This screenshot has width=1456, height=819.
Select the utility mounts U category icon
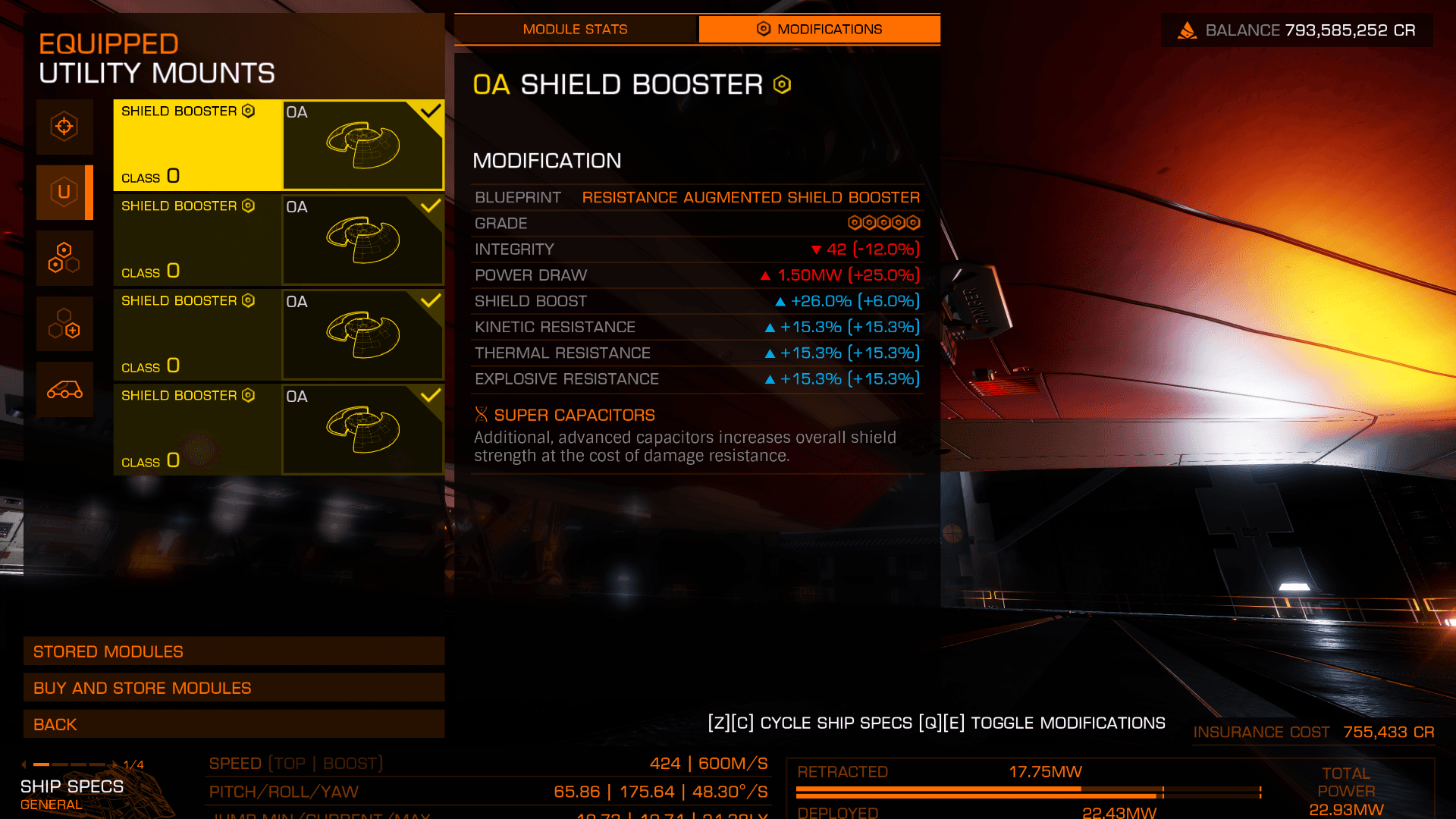(64, 193)
